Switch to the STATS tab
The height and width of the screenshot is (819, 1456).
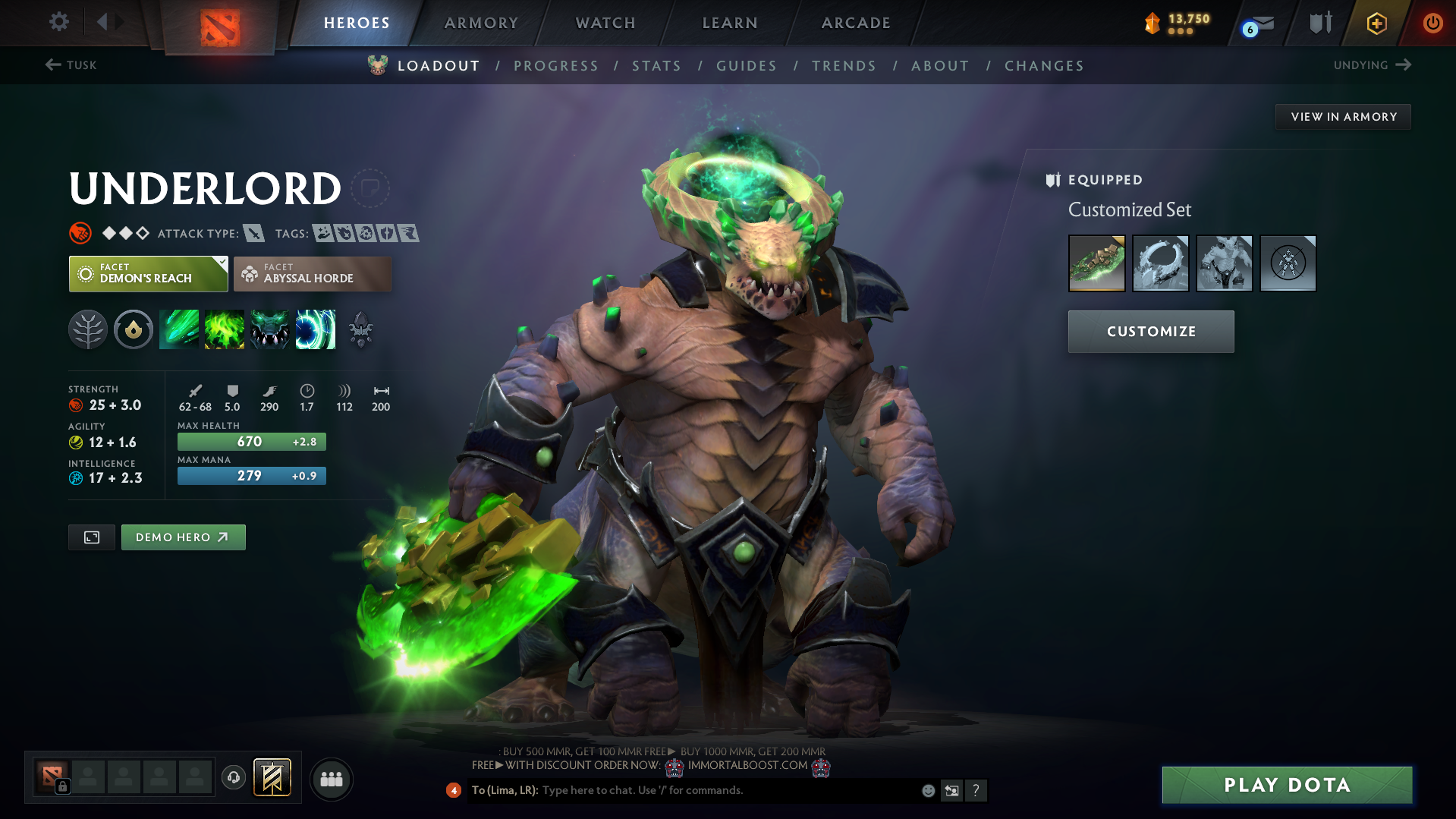656,65
